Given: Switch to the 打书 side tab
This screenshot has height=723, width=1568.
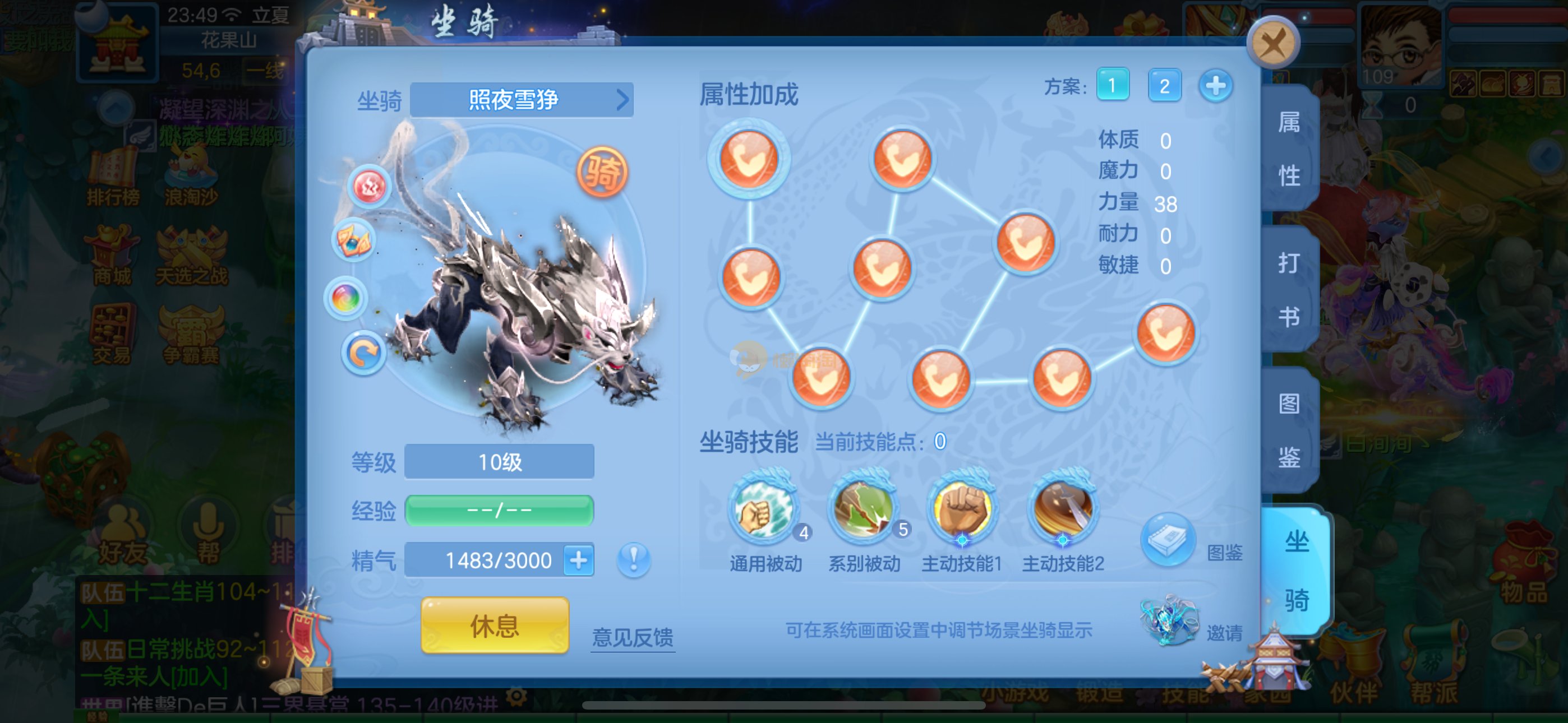Looking at the screenshot, I should pyautogui.click(x=1289, y=290).
